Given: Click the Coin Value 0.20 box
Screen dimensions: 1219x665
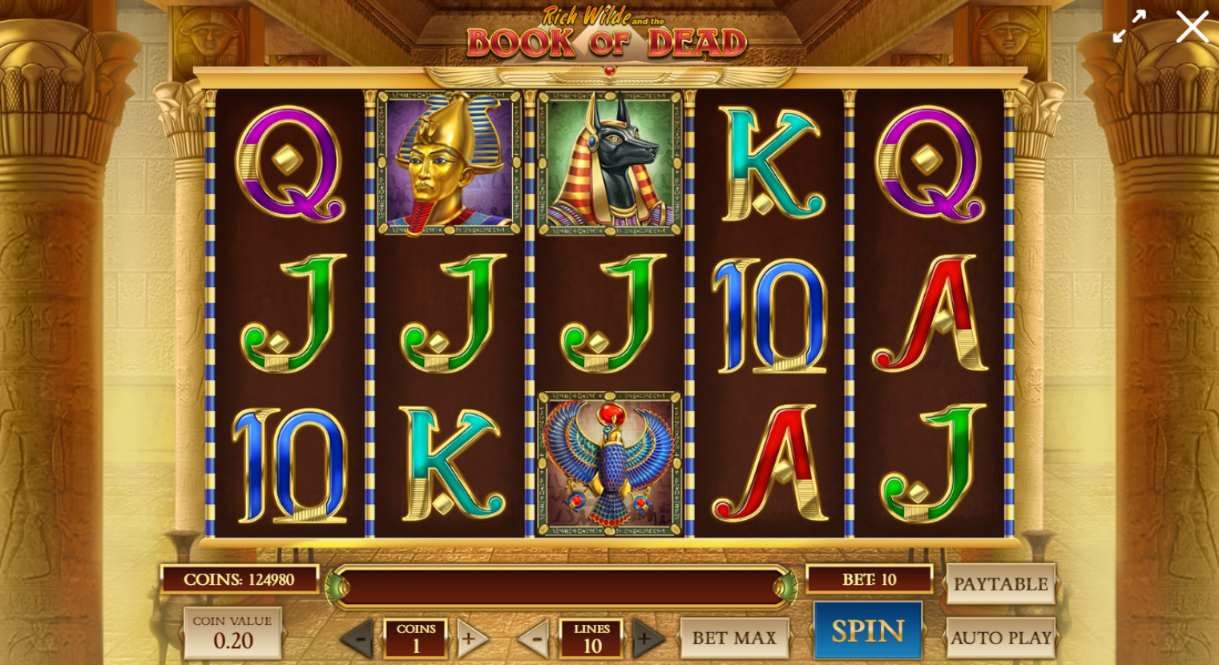Looking at the screenshot, I should [232, 633].
